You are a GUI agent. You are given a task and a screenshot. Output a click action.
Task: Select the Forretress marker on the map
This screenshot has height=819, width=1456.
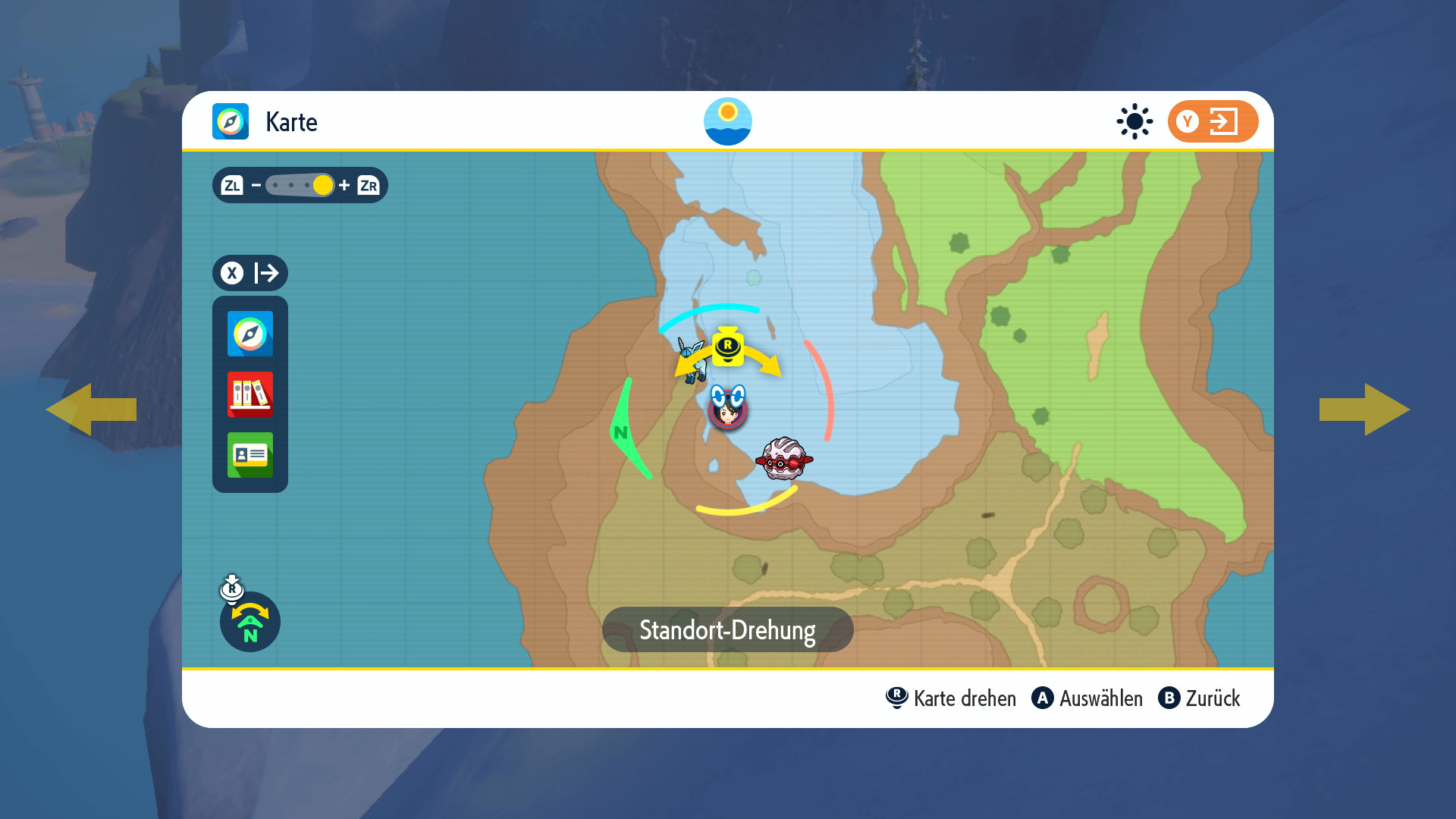pyautogui.click(x=784, y=458)
